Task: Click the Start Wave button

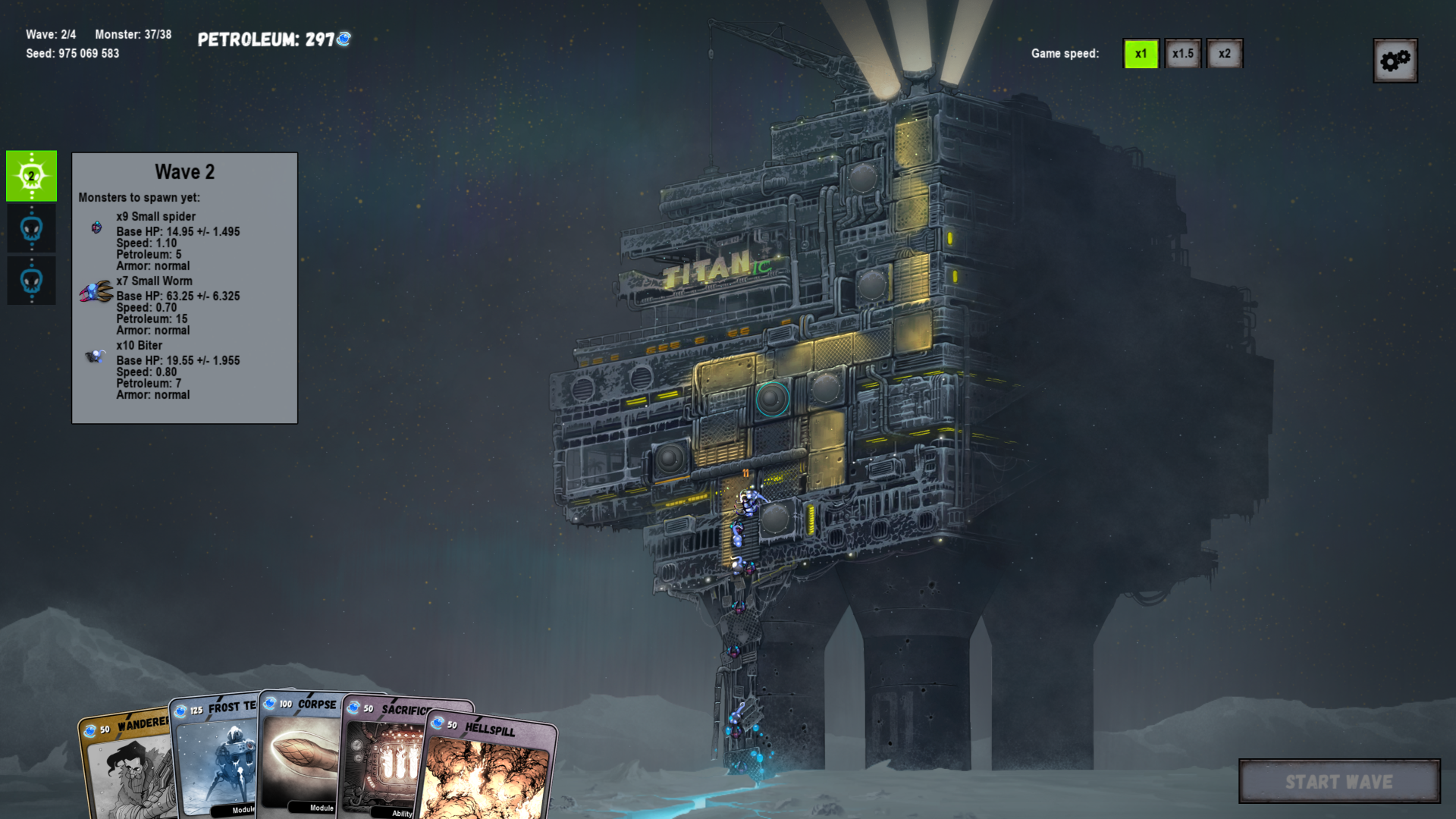Action: (1338, 781)
